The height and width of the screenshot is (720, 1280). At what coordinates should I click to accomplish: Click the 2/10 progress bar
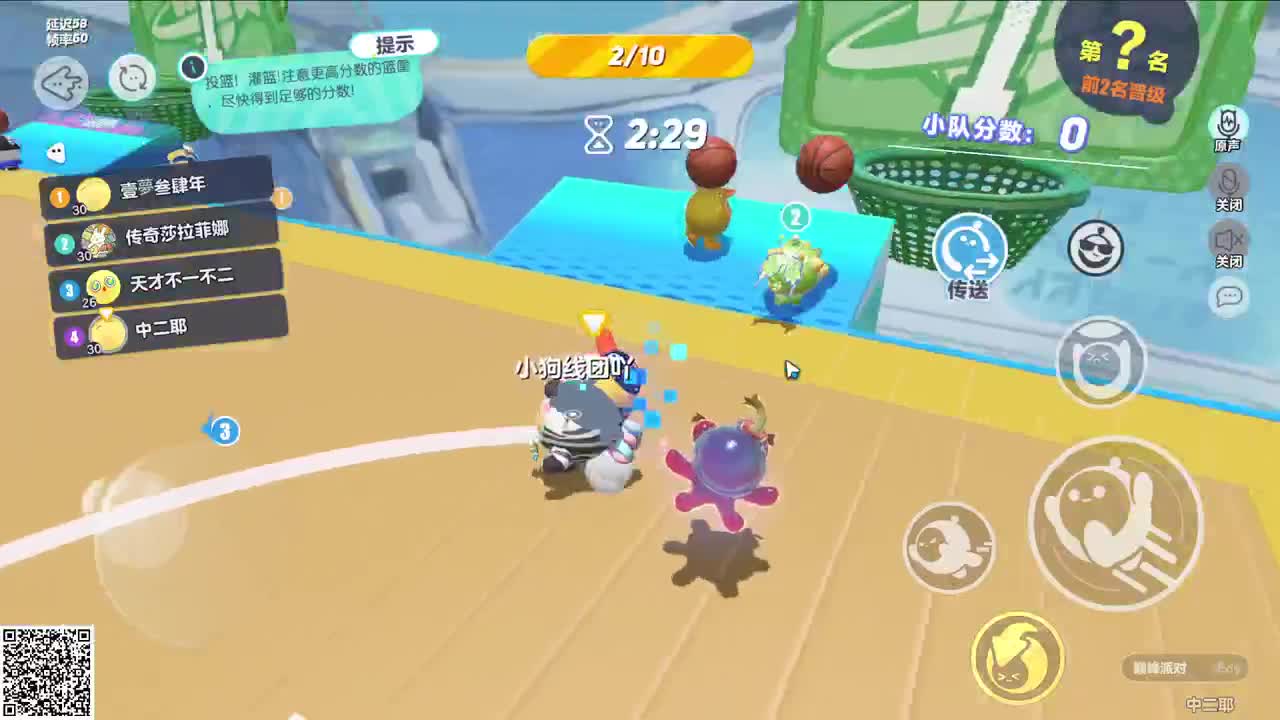pos(639,57)
